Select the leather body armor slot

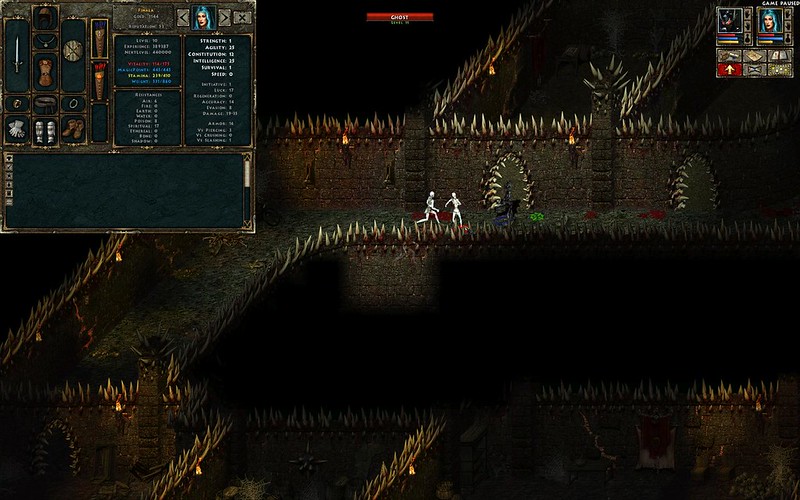point(45,70)
